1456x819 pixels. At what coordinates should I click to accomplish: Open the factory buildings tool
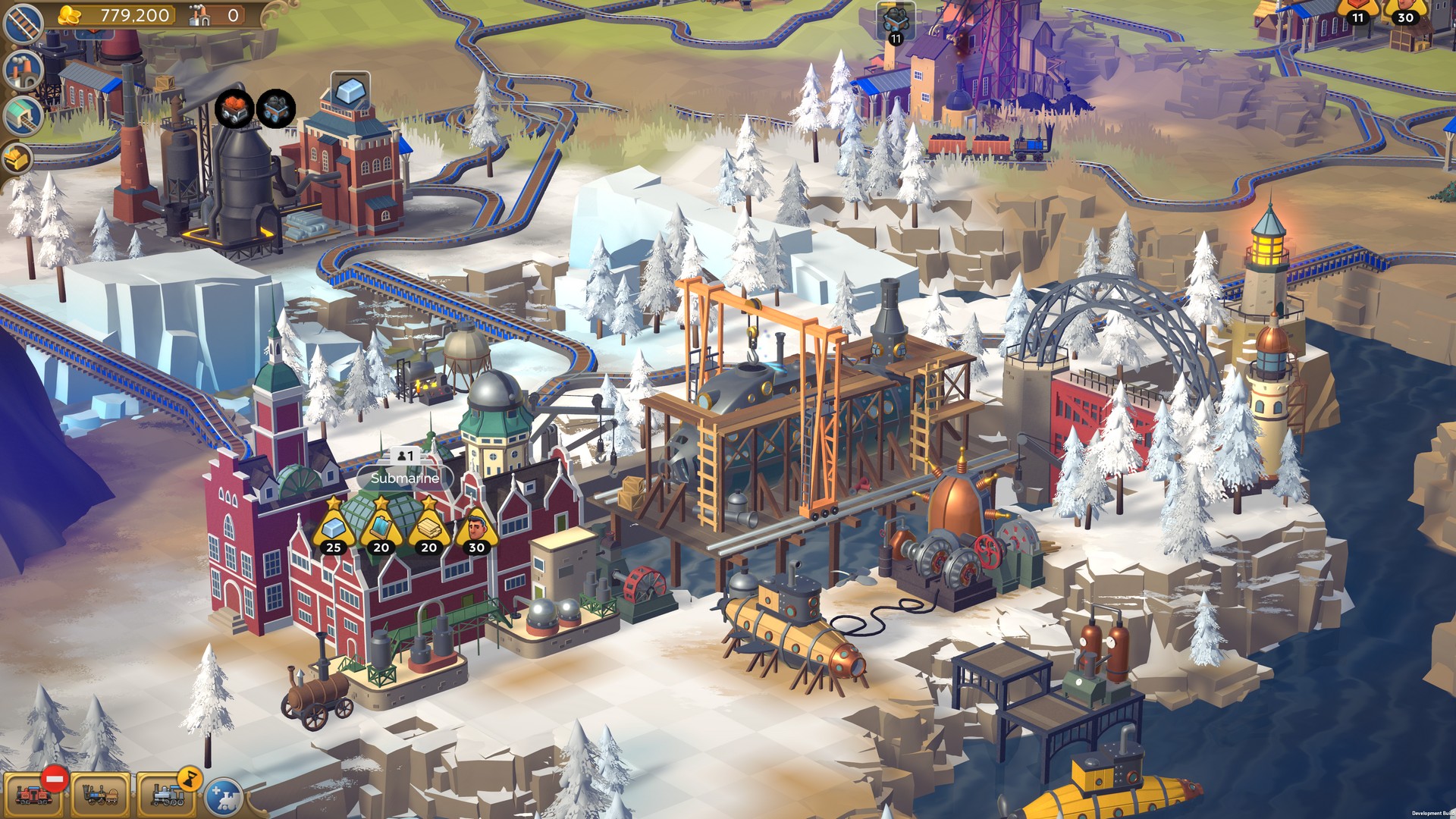23,72
